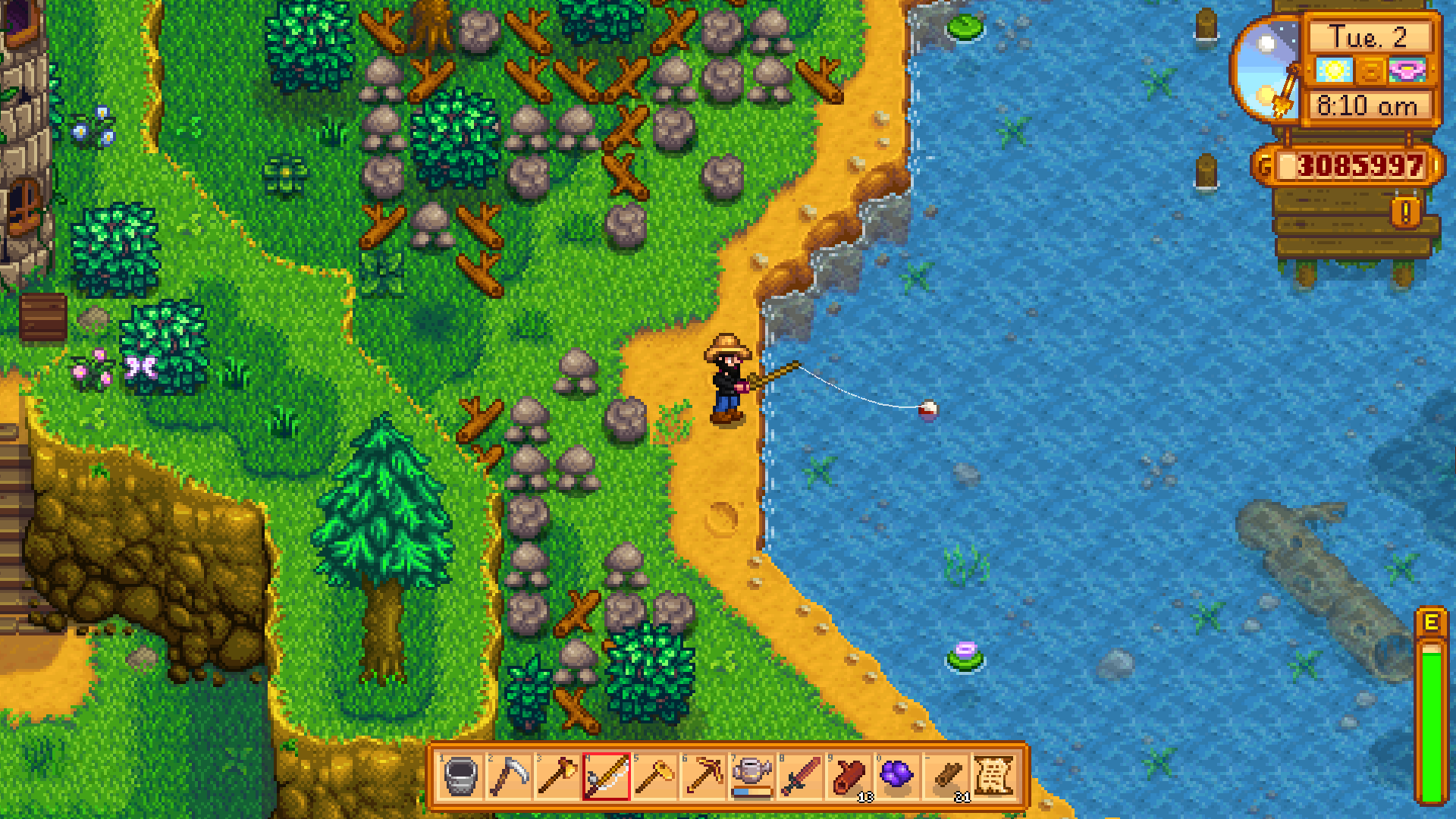Select the golden scythe in slot 6
This screenshot has height=819, width=1456.
tap(705, 777)
